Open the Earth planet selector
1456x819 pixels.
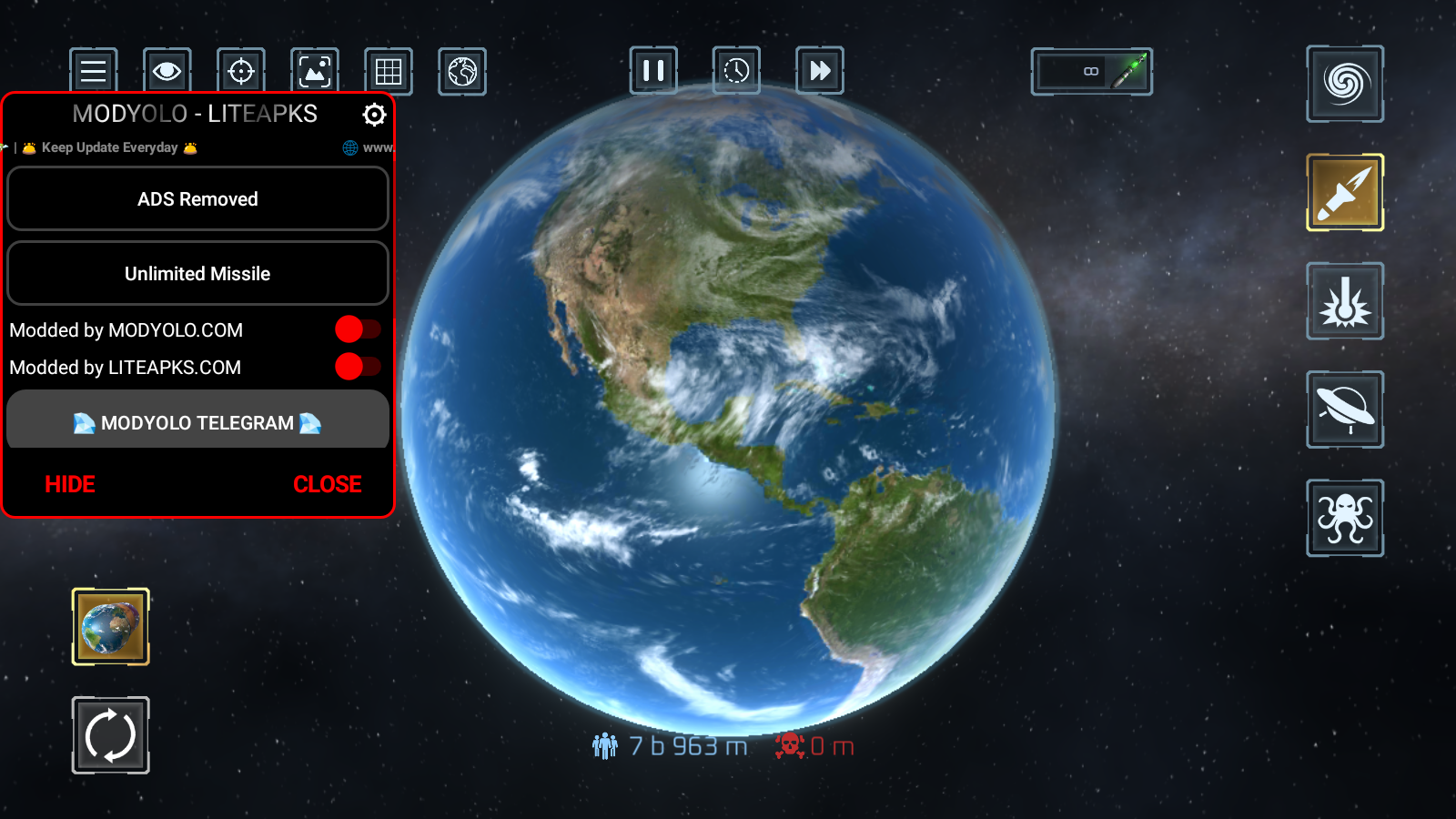[111, 627]
